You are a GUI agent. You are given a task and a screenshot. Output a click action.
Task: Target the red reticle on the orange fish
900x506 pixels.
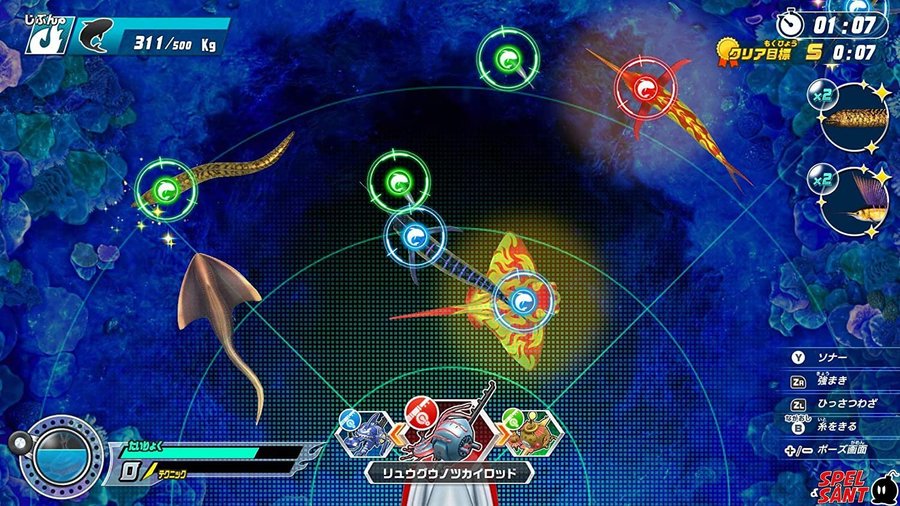click(x=645, y=92)
